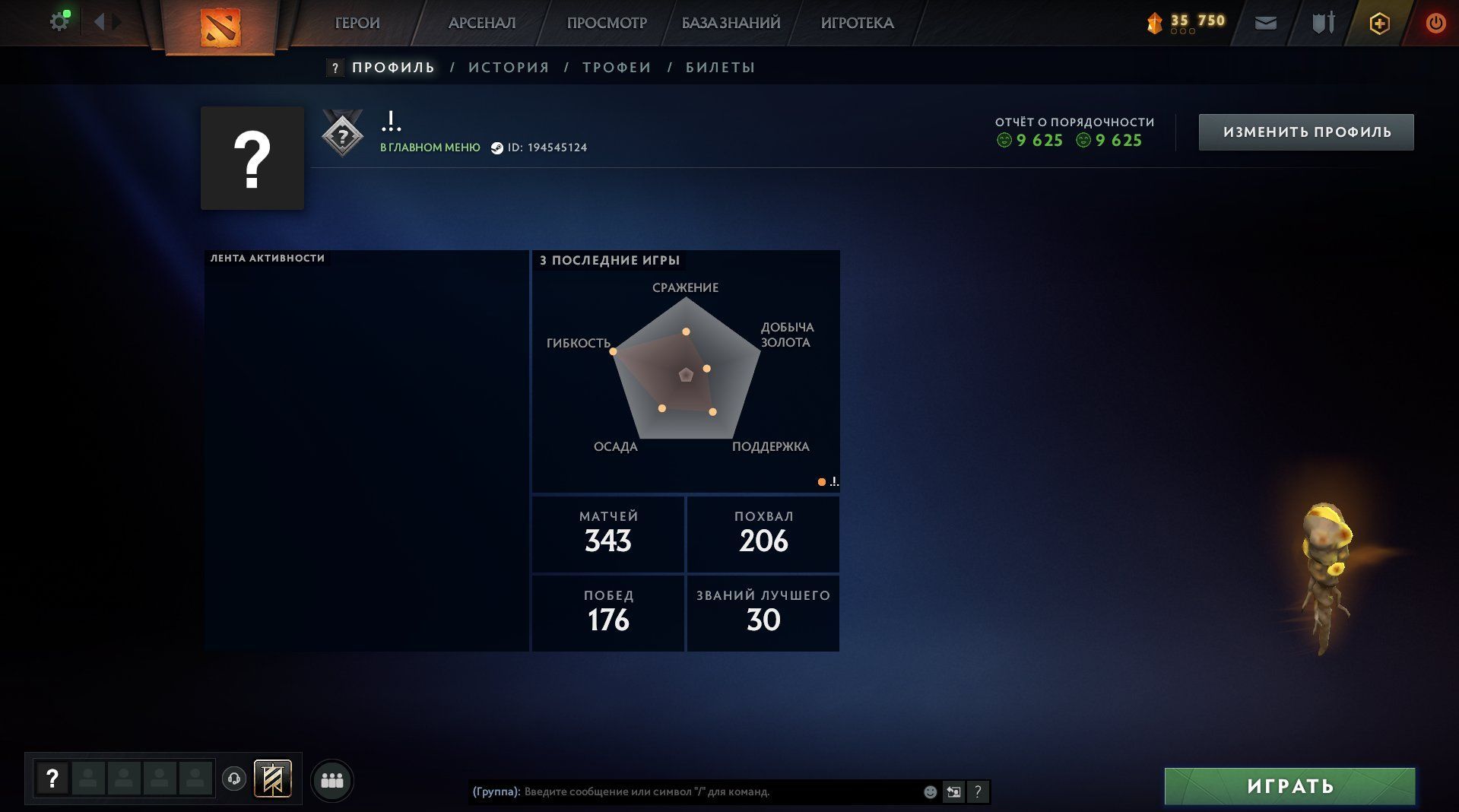1459x812 pixels.
Task: Click the ИЗМЕНИТЬ ПРОФИЛЬ button
Action: pos(1306,132)
